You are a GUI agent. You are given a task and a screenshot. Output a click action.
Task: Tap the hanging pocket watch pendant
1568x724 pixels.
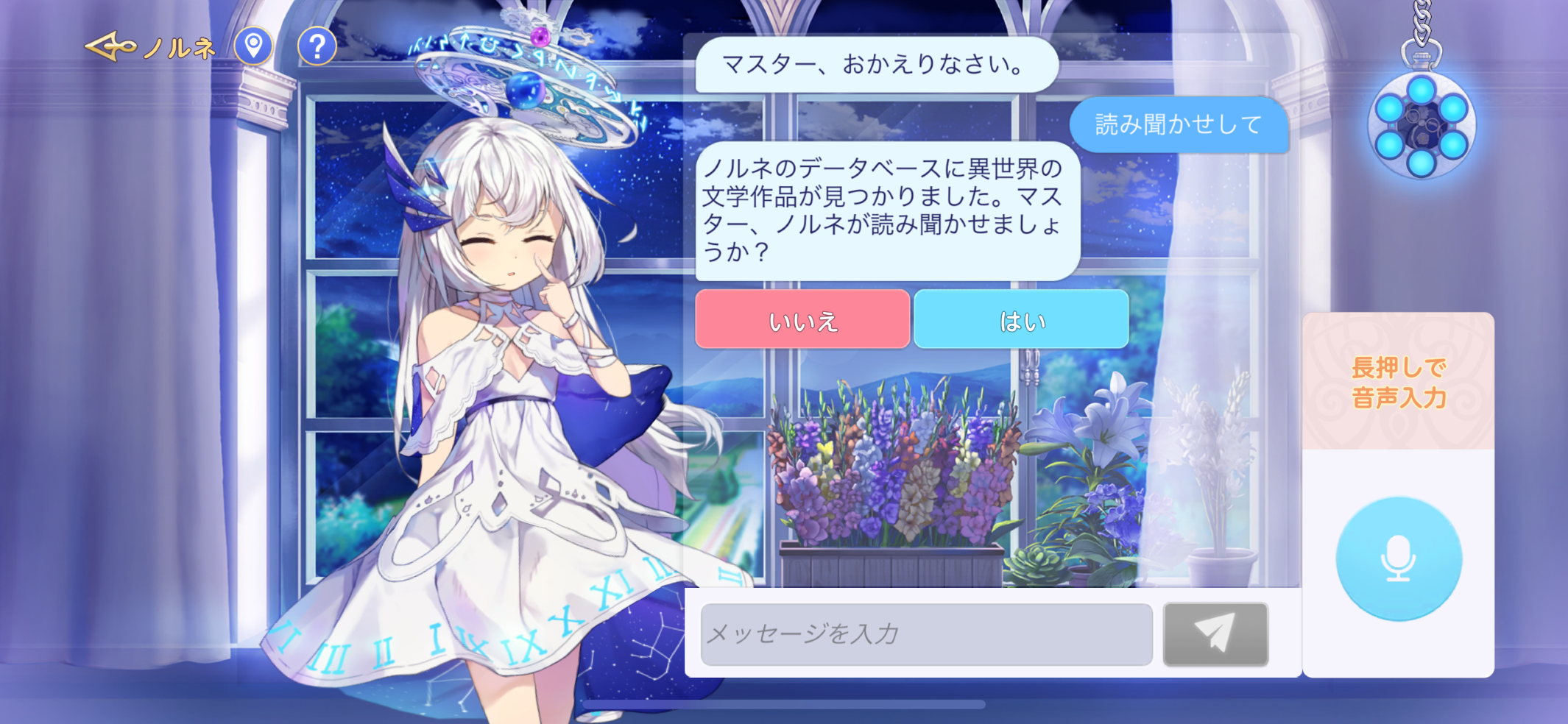1421,127
